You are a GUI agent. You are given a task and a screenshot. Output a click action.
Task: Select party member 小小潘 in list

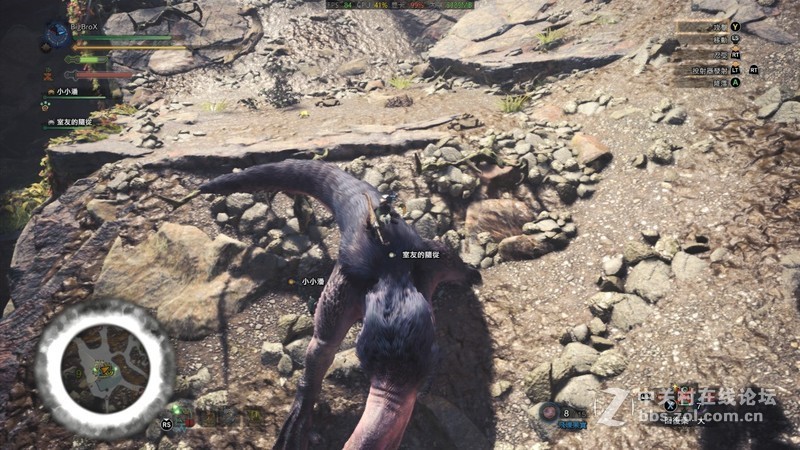coord(66,91)
